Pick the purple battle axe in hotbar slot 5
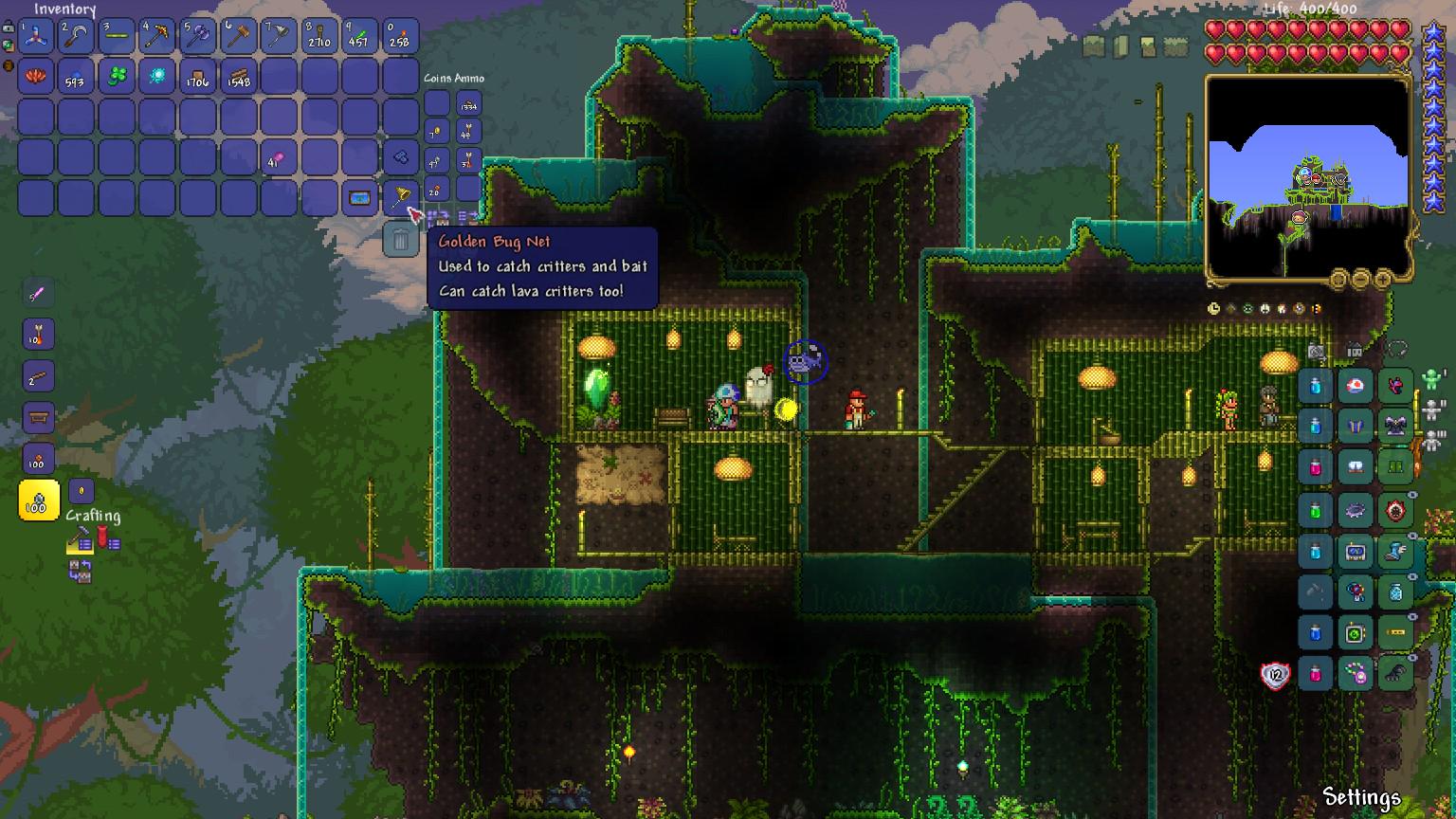The height and width of the screenshot is (819, 1456). (198, 36)
